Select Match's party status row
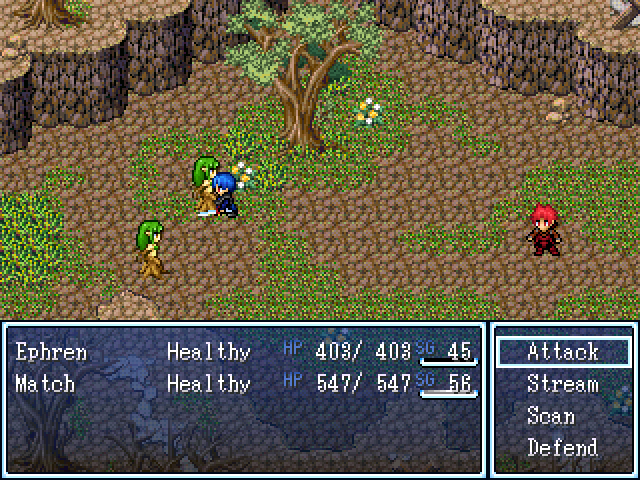The image size is (640, 480). click(244, 384)
